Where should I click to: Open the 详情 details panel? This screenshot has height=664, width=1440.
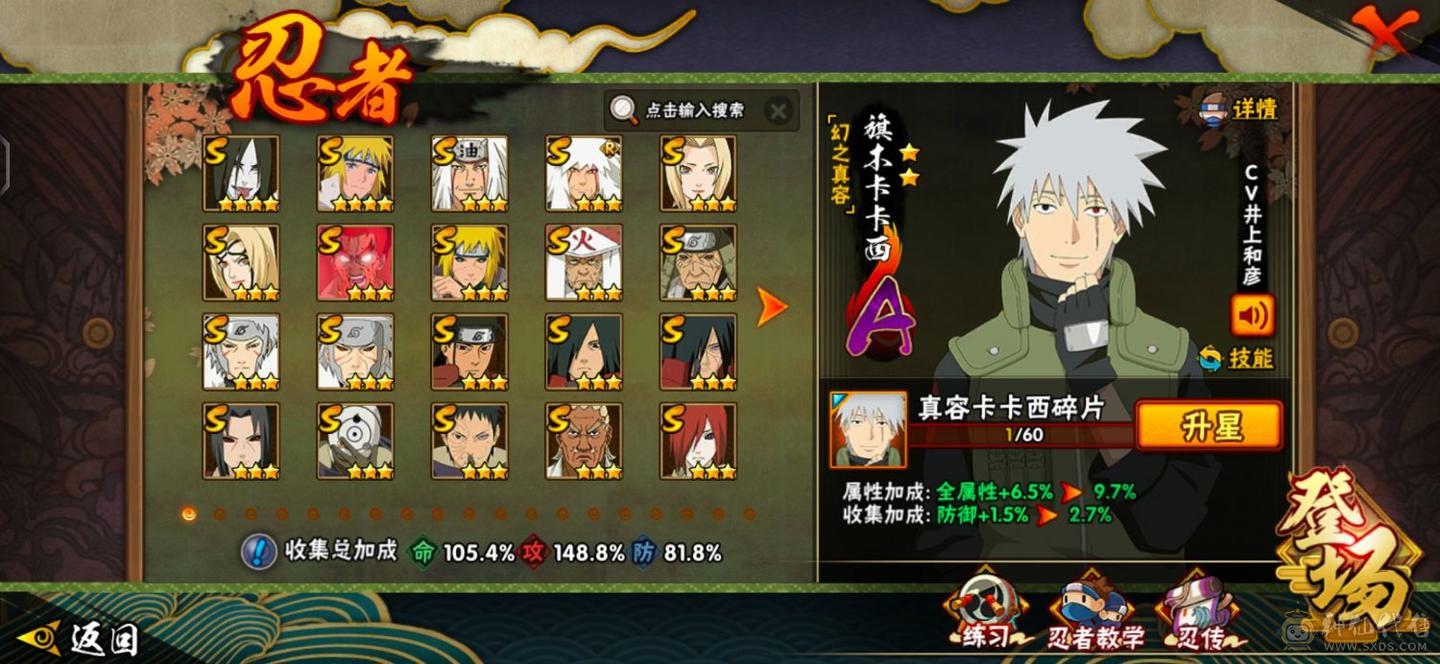point(1239,108)
